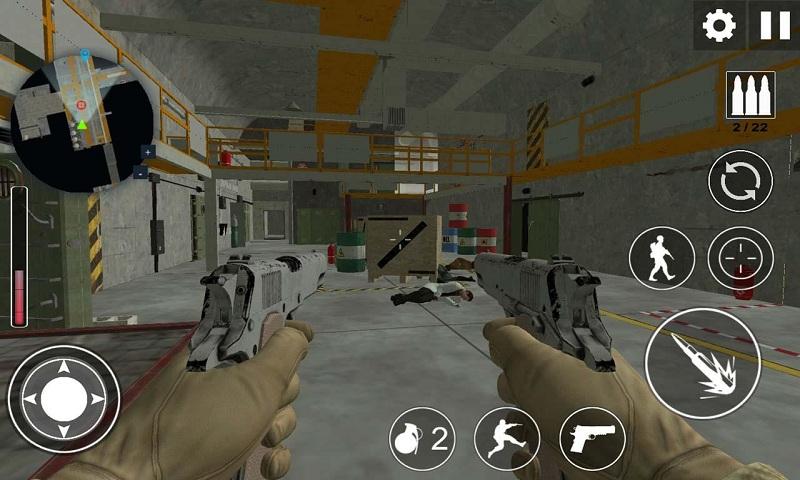Pause the game

tap(774, 25)
